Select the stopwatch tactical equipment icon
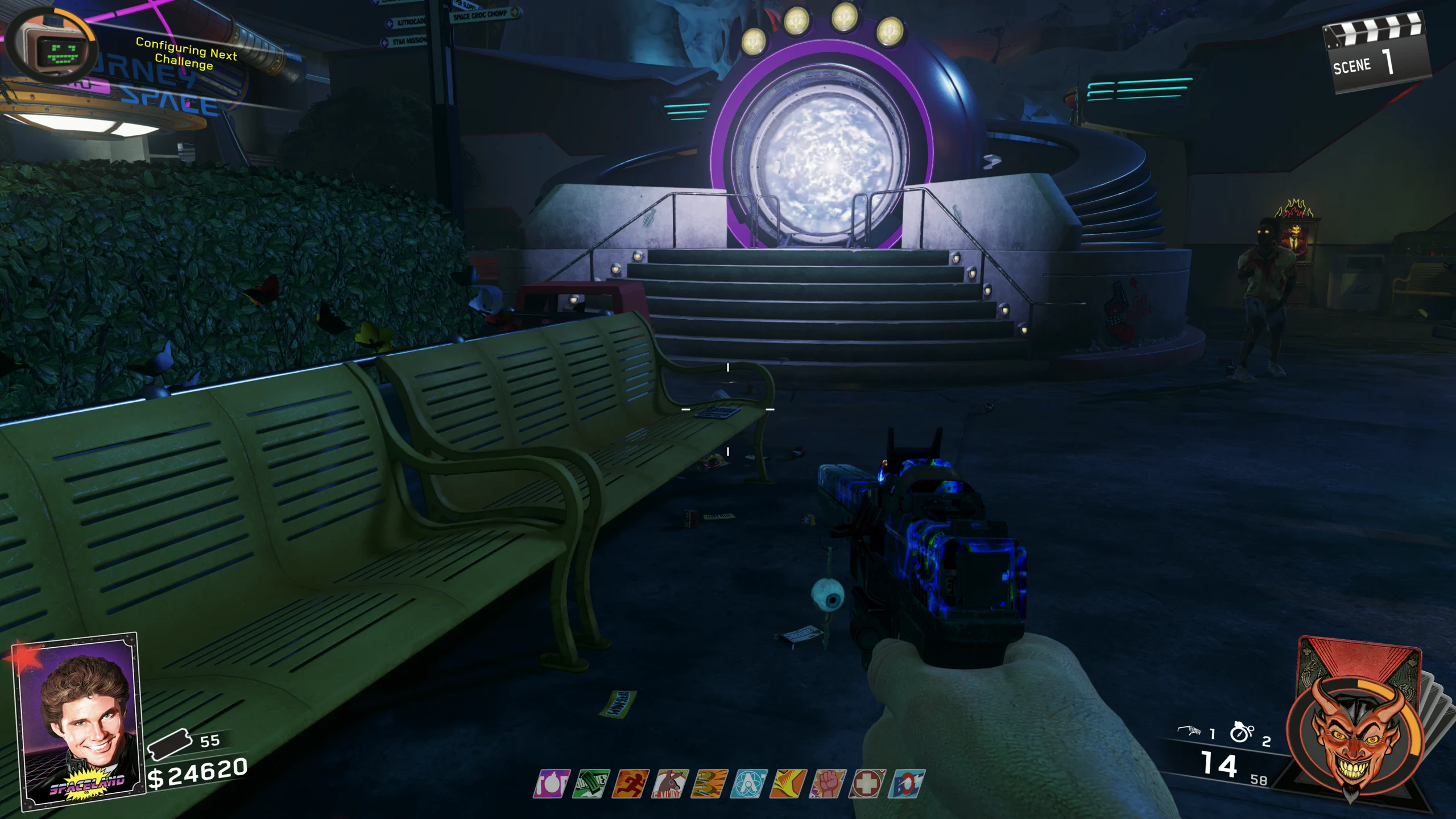1456x819 pixels. (1241, 732)
